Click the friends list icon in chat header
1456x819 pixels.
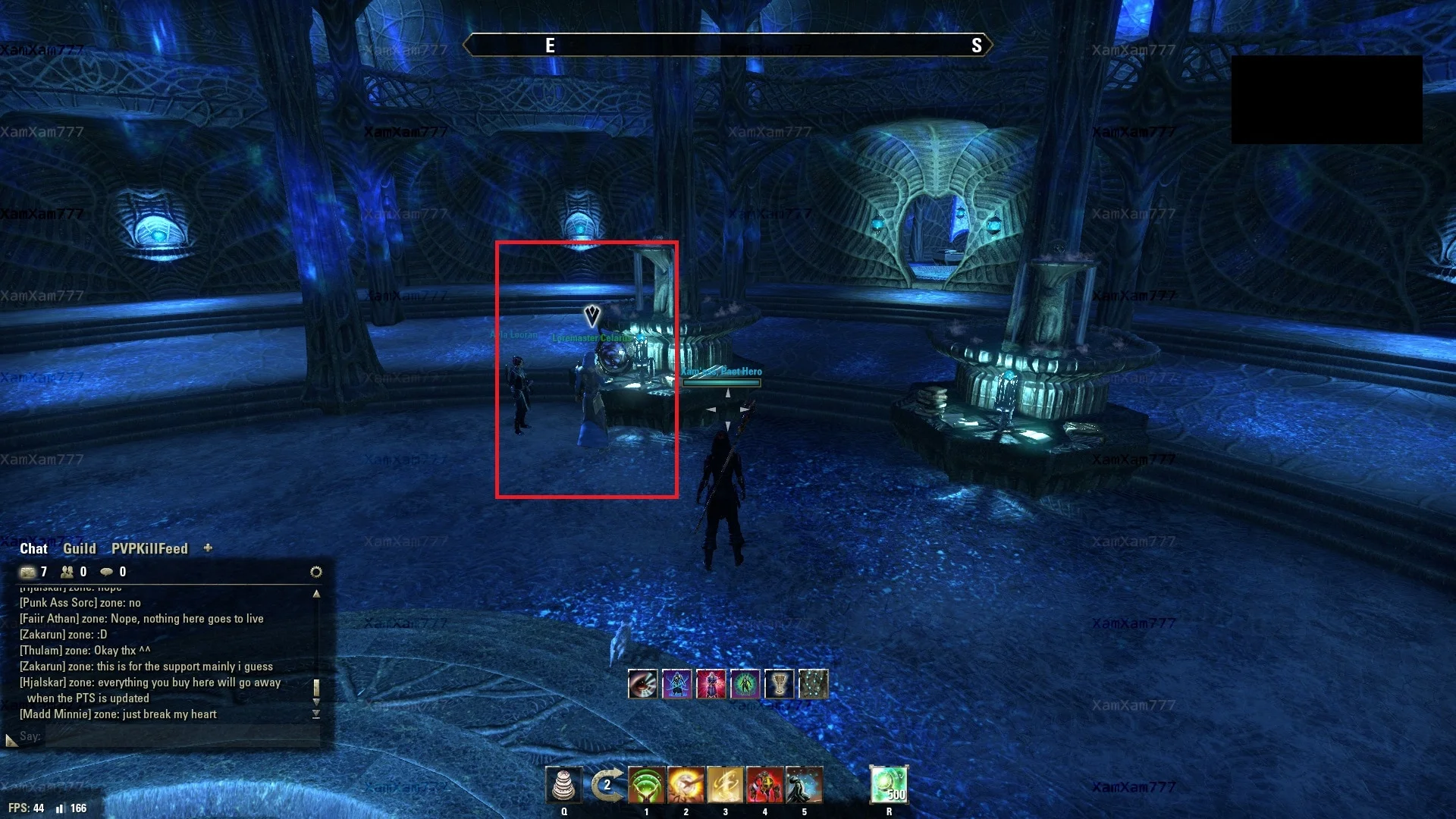click(x=67, y=572)
